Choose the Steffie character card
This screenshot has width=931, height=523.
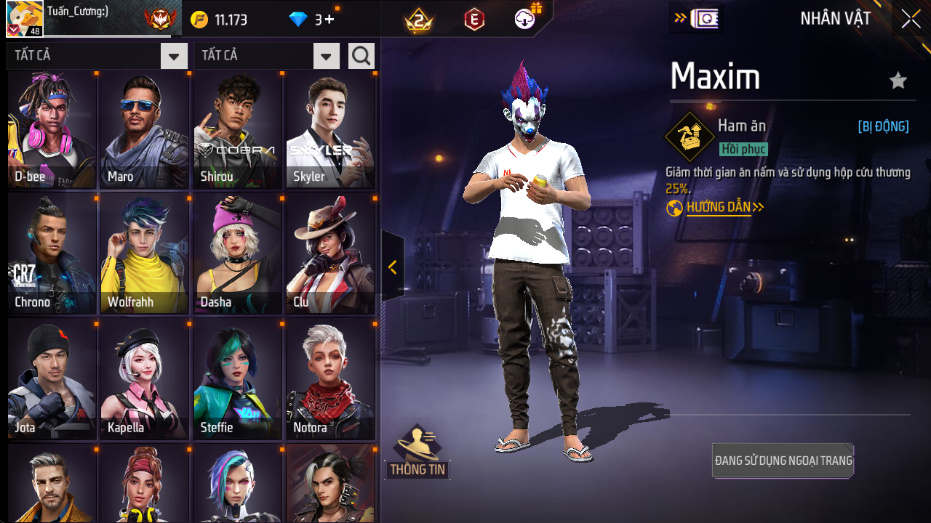(x=238, y=379)
